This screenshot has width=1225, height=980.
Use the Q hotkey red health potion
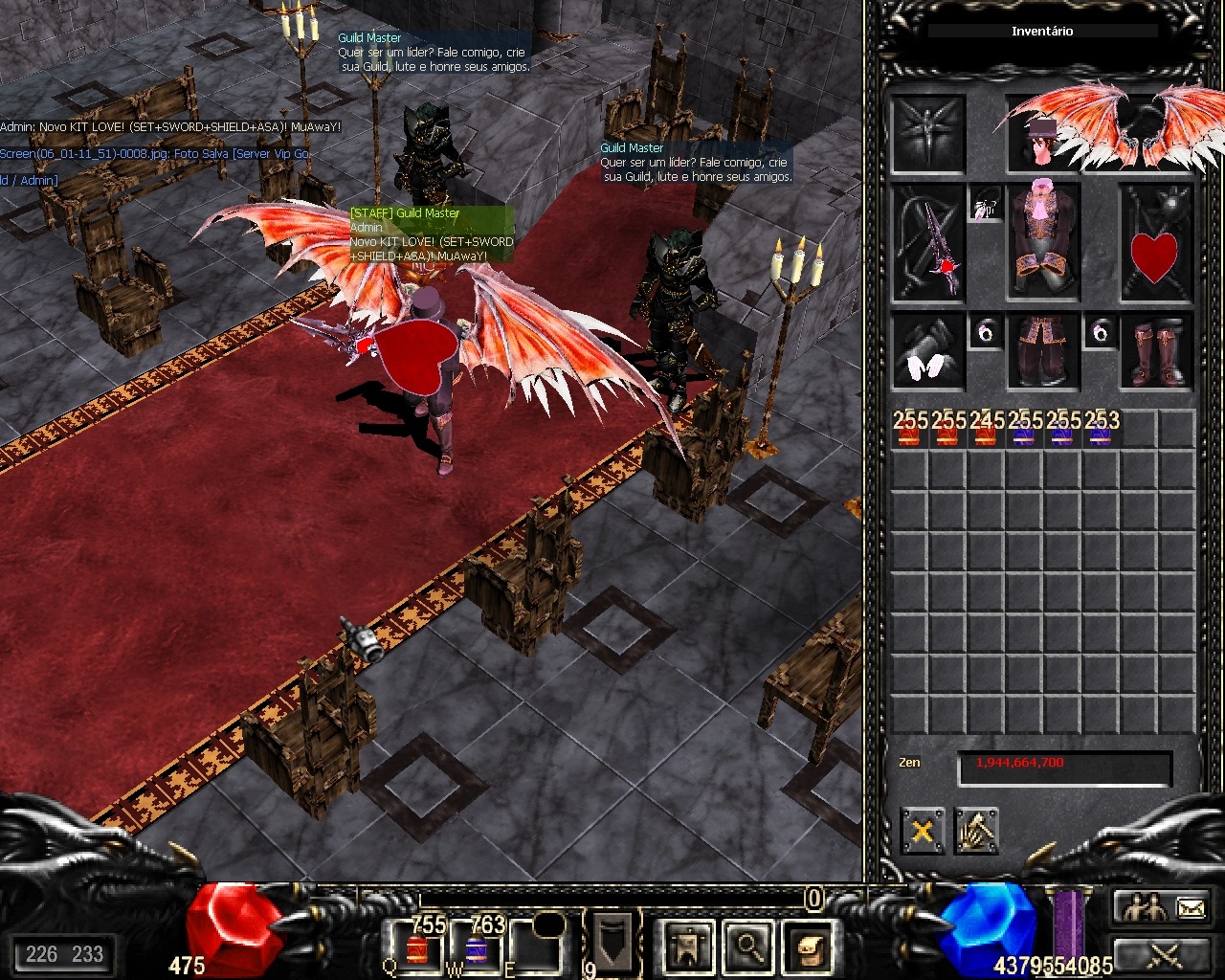pos(416,947)
